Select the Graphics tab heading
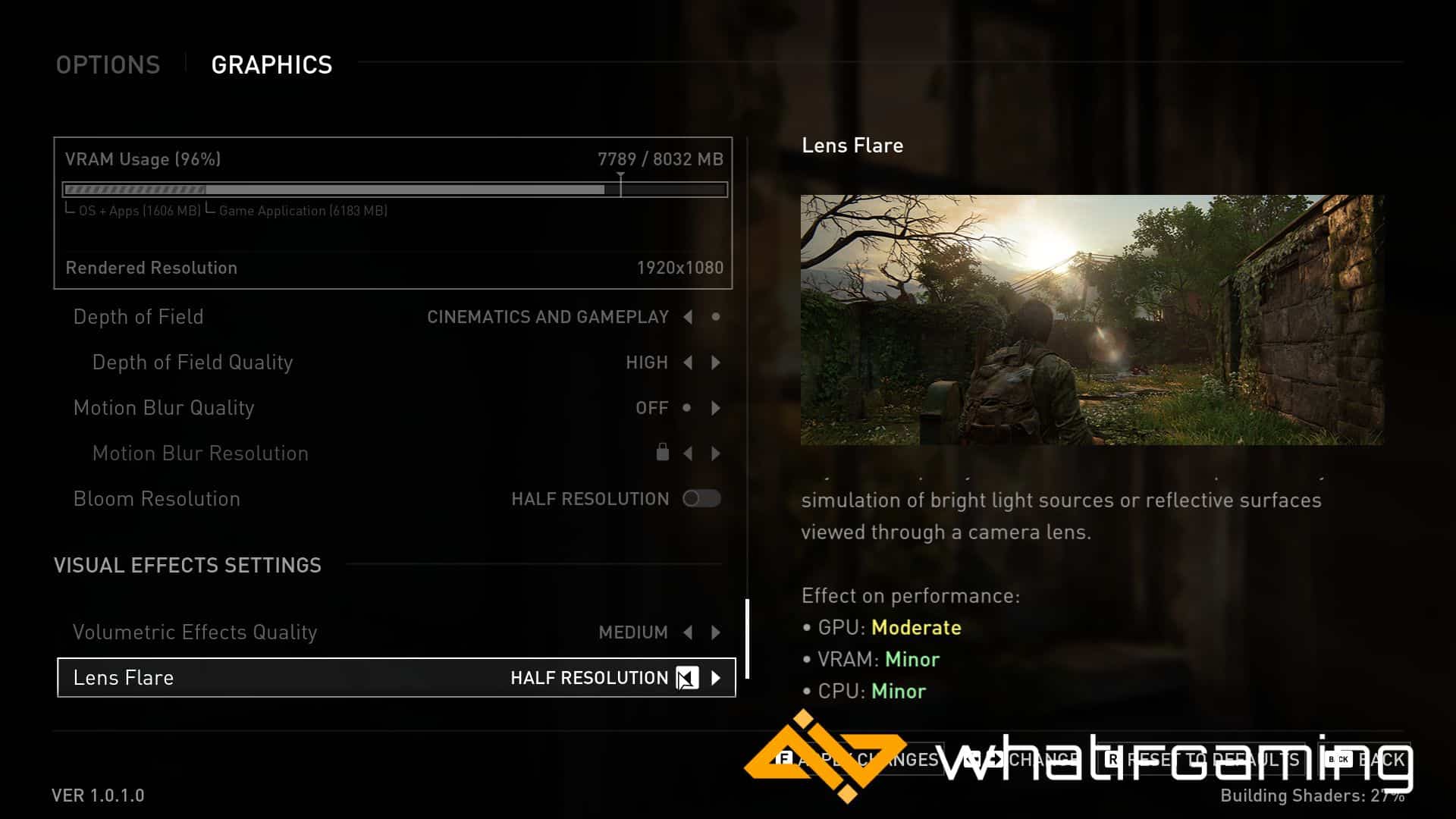 click(271, 65)
